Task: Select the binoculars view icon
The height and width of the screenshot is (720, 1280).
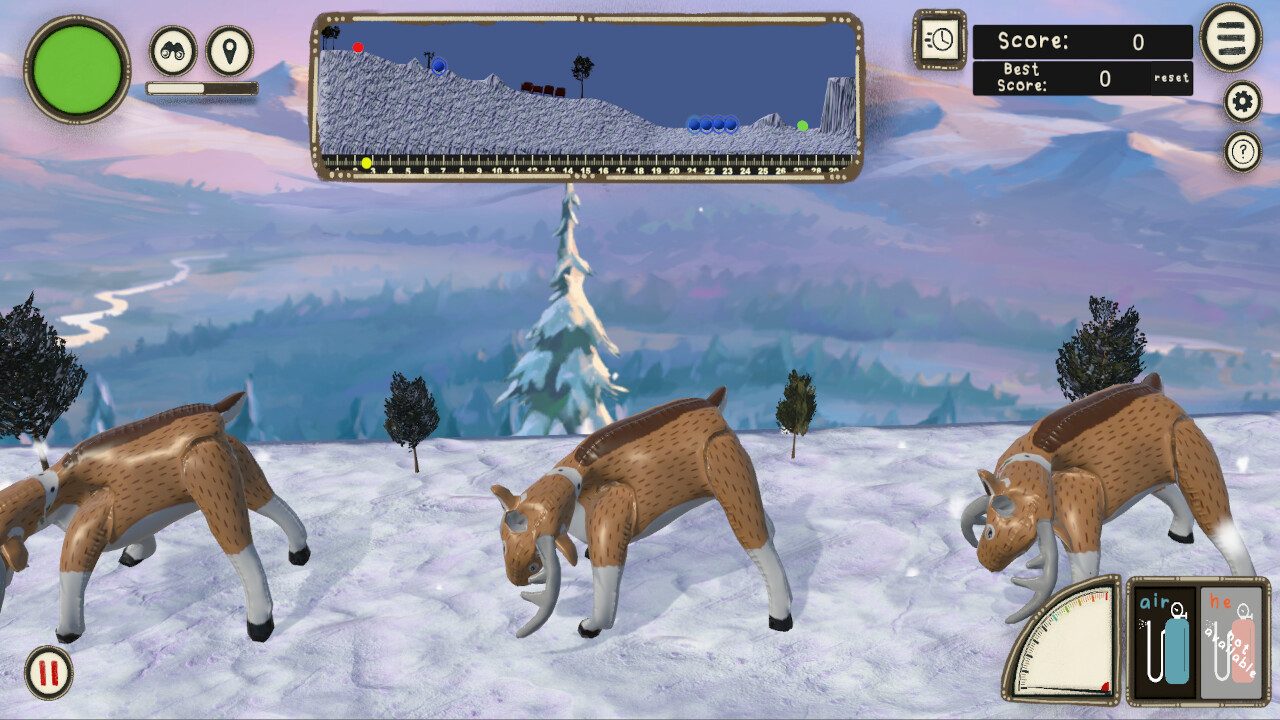Action: pyautogui.click(x=170, y=52)
